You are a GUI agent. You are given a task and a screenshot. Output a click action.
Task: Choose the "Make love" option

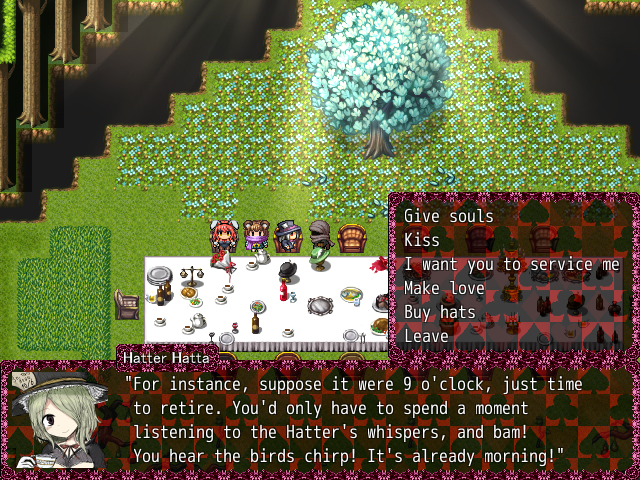[444, 288]
